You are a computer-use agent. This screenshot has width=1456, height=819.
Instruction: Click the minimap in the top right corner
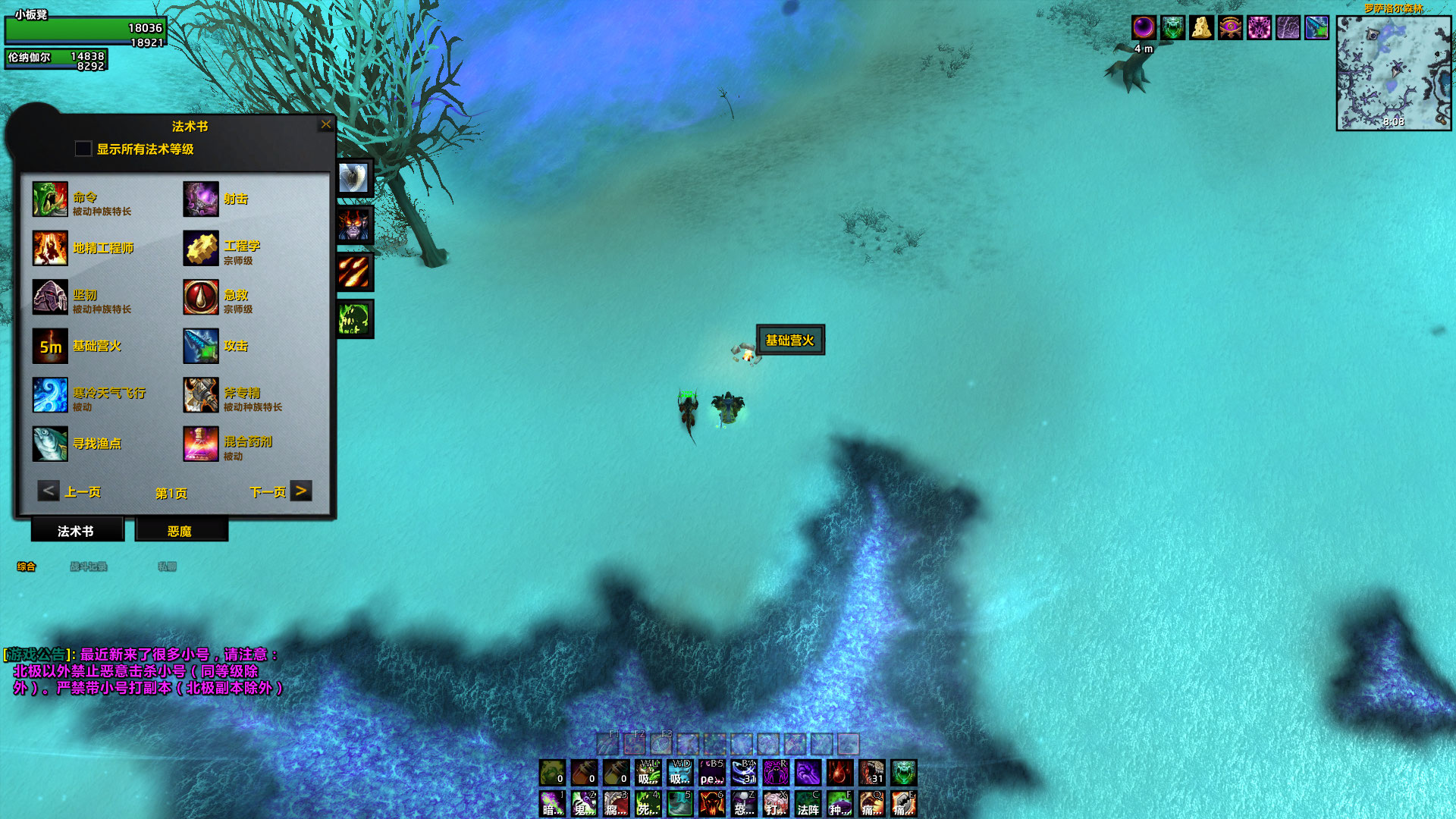tap(1392, 72)
